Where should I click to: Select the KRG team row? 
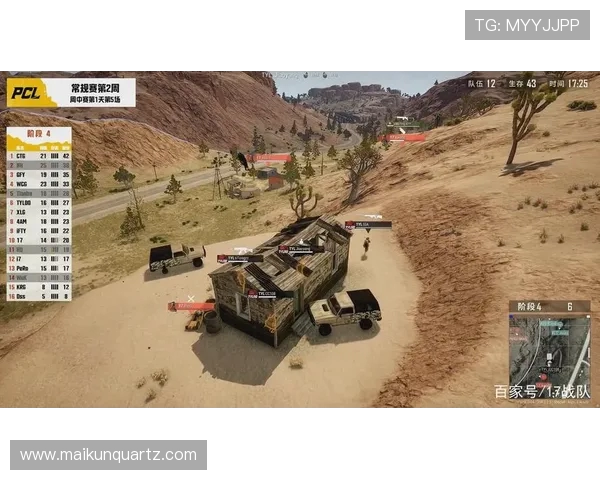point(39,286)
